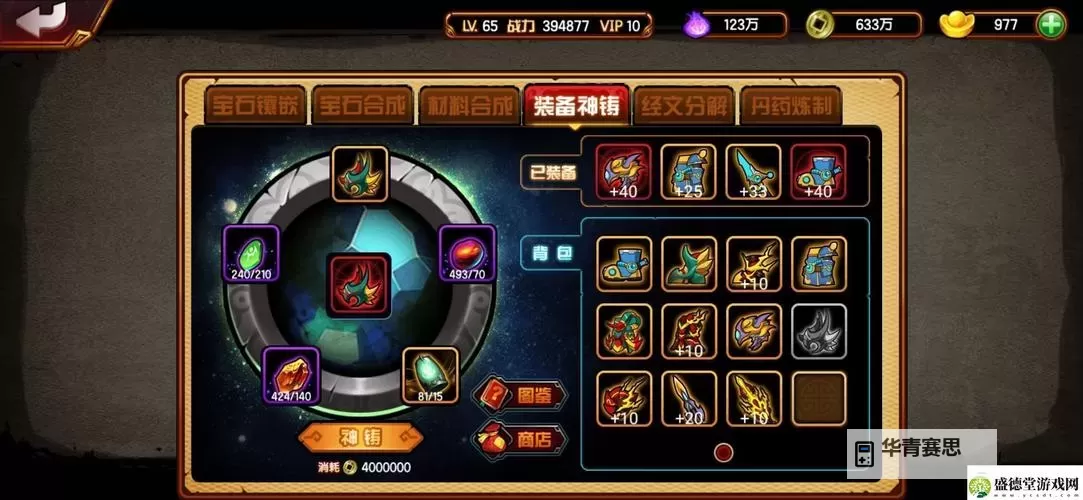Start forging with the 神铸 button

[x=358, y=437]
